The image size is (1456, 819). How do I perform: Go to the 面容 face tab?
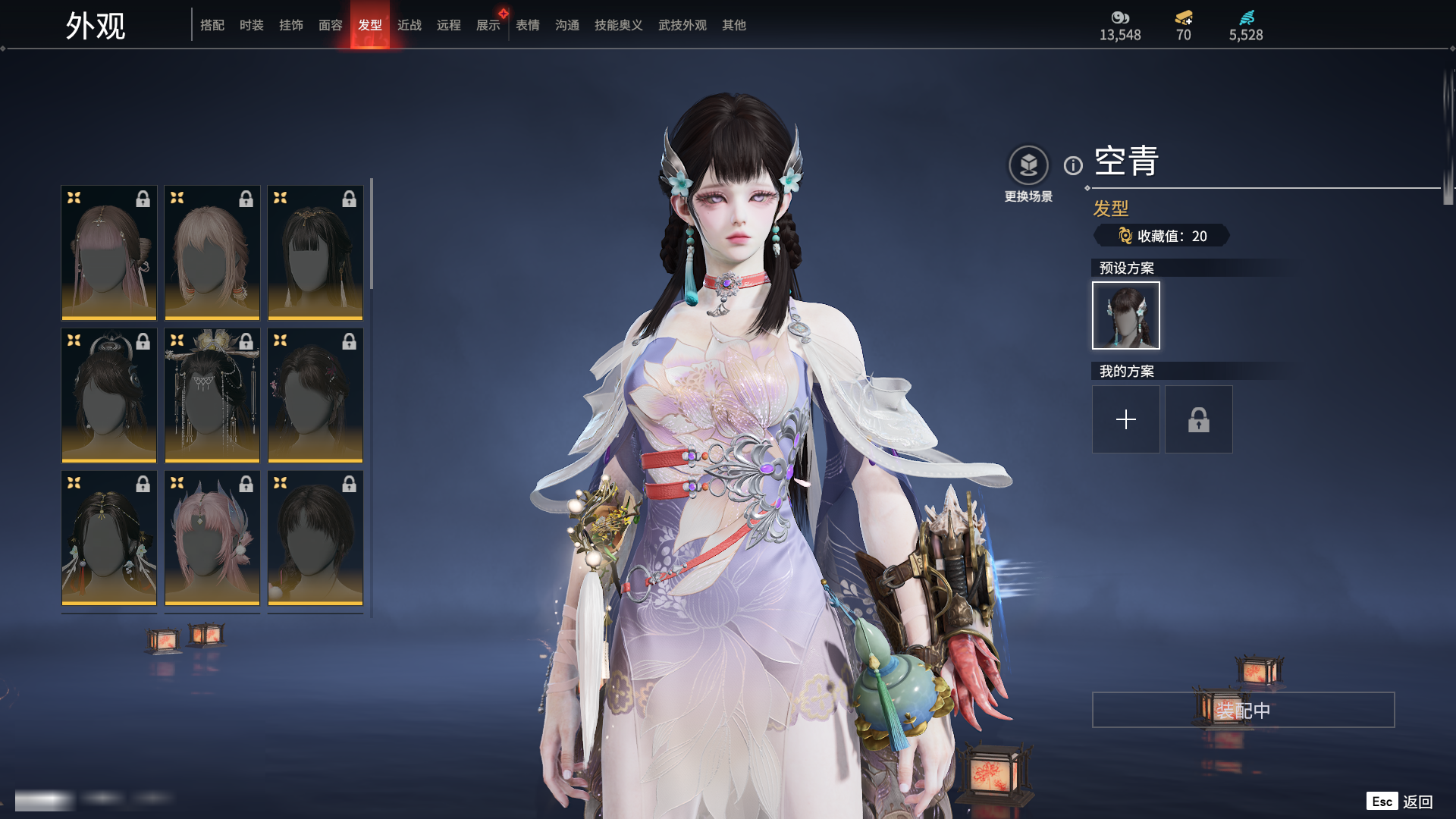(330, 25)
